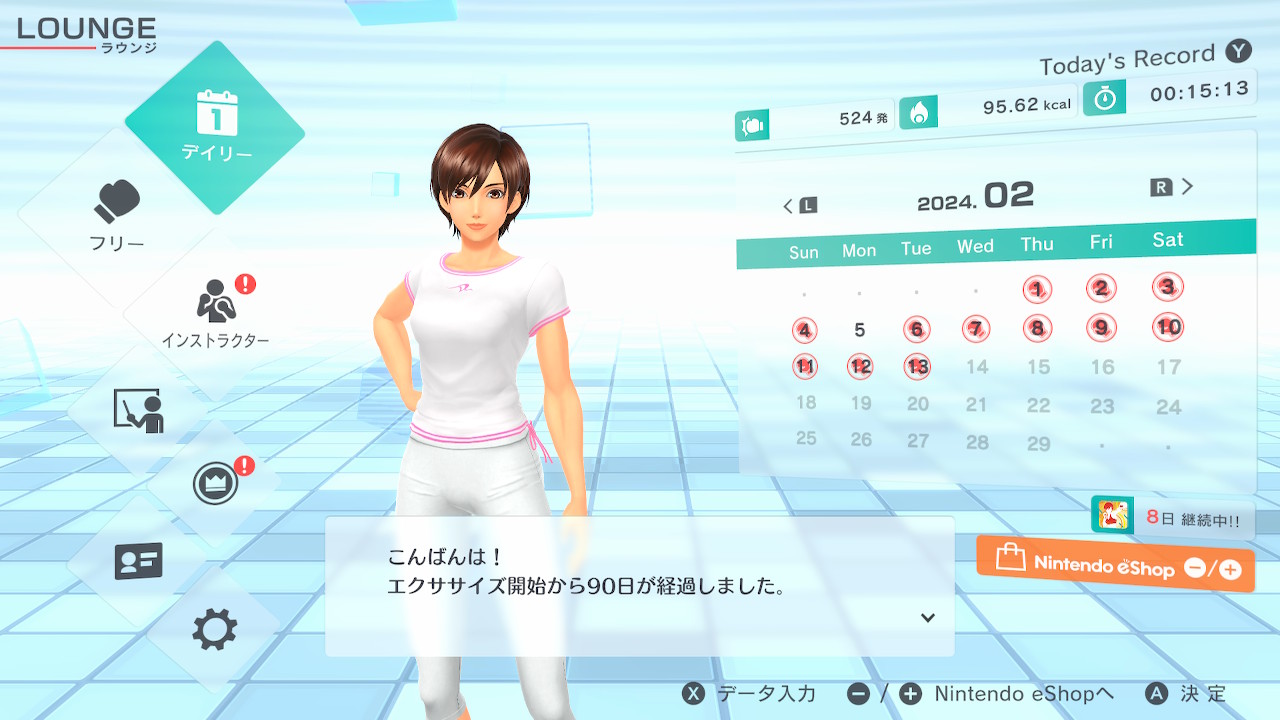Screen dimensions: 1280x720
Task: Open the gear settings menu
Action: pyautogui.click(x=215, y=629)
